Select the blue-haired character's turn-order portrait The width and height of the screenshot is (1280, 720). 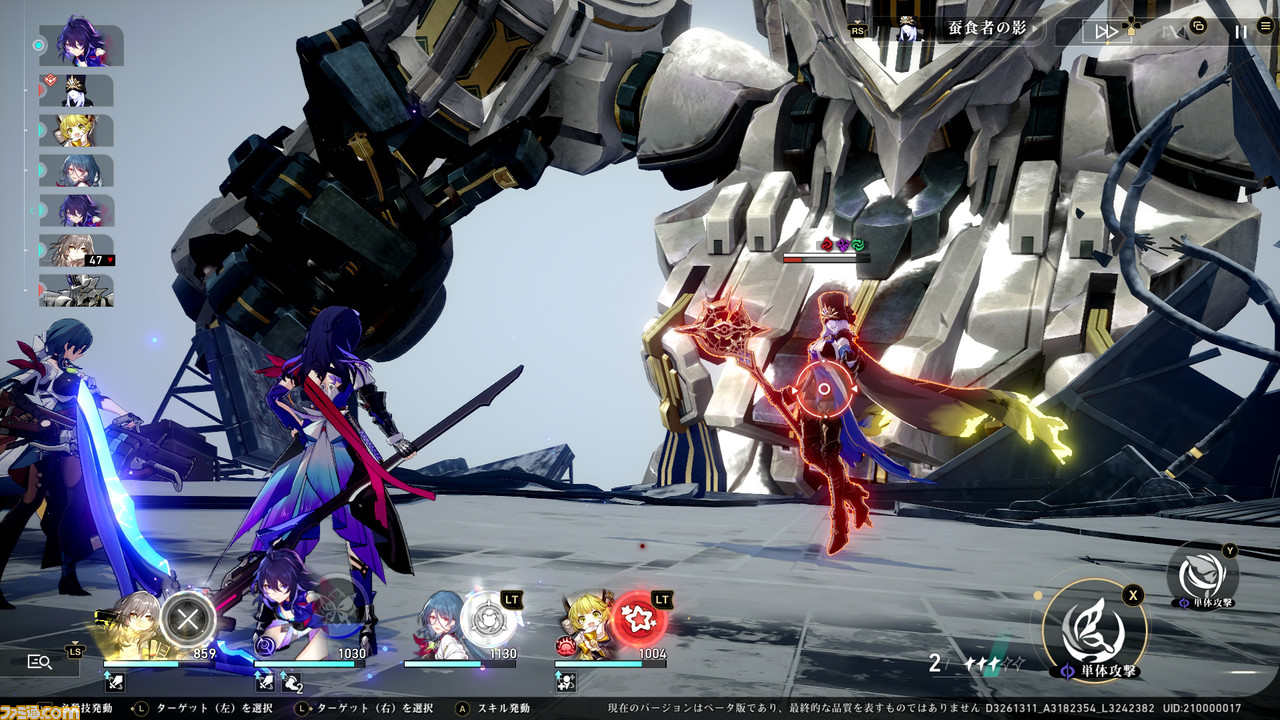tap(76, 171)
